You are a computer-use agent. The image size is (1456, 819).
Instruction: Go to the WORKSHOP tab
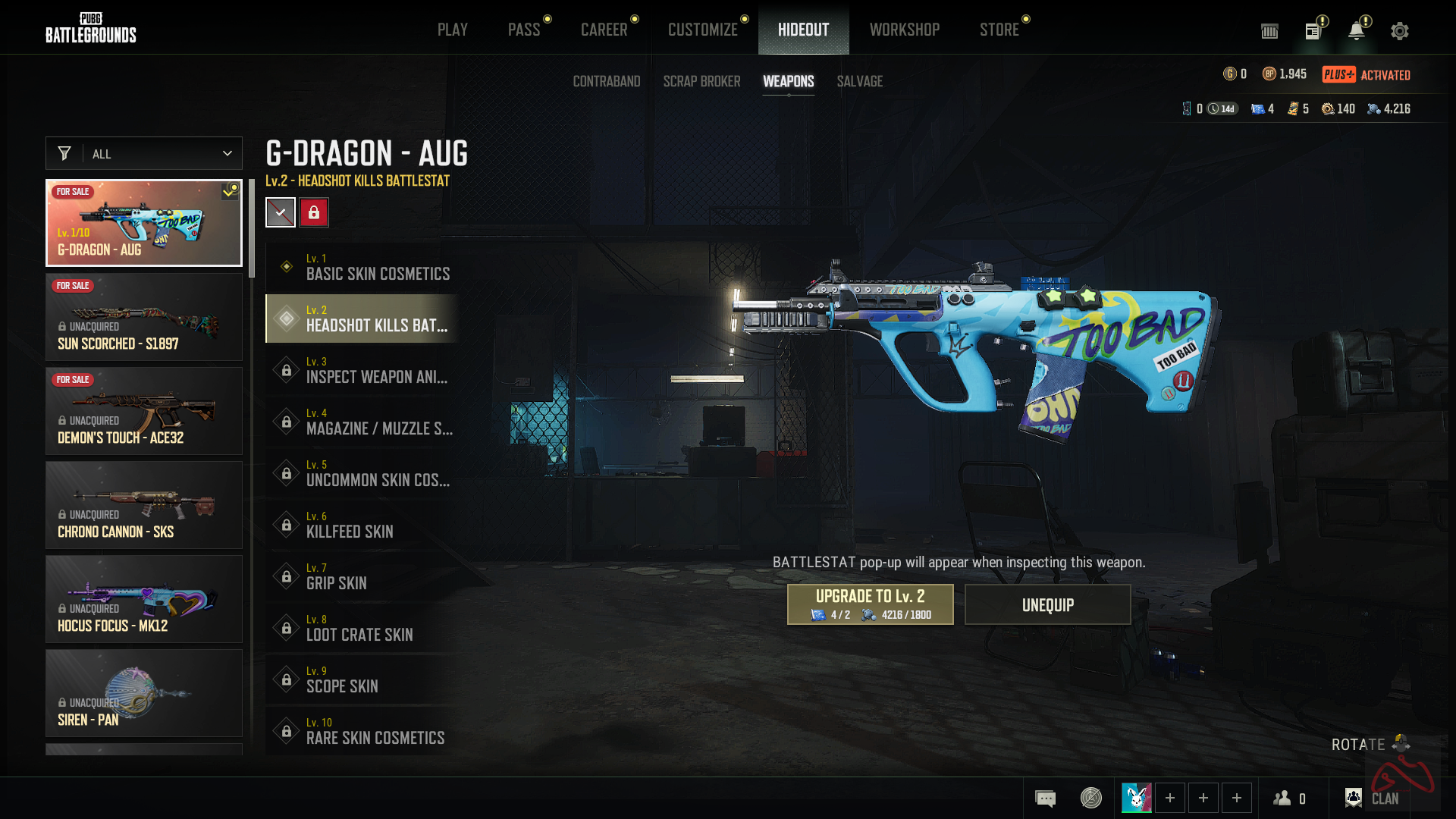(904, 30)
